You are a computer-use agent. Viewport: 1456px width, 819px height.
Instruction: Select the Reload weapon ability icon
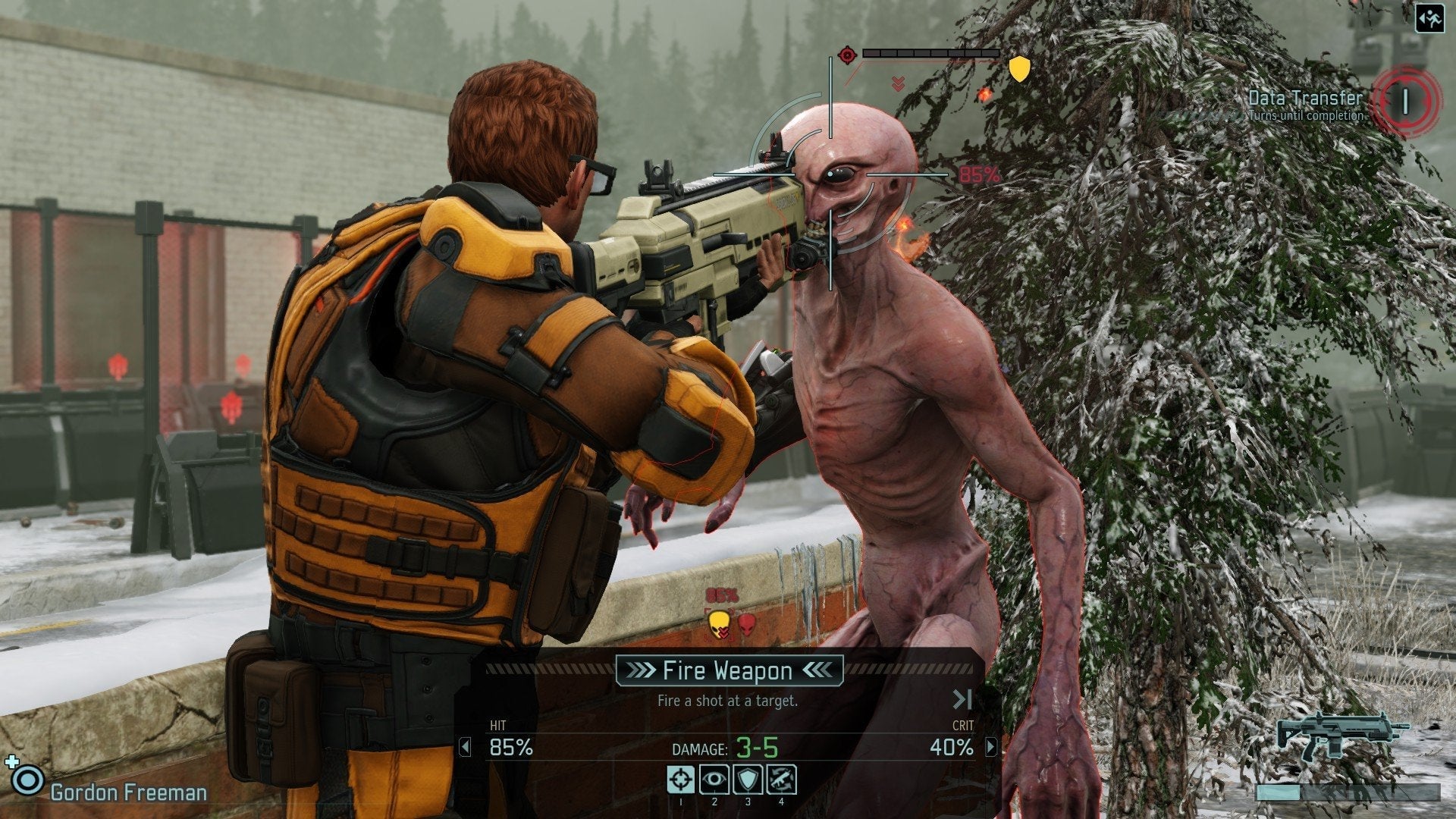tap(781, 779)
